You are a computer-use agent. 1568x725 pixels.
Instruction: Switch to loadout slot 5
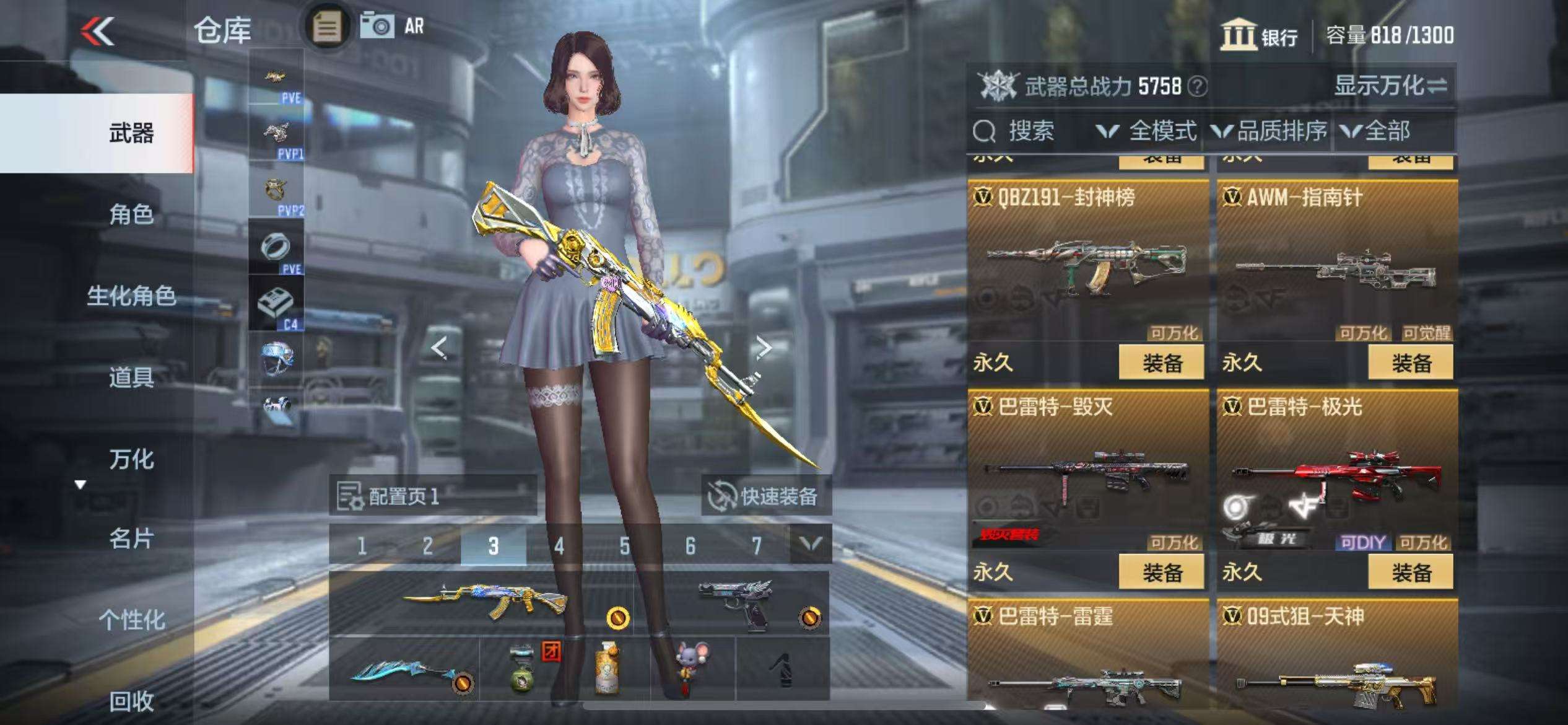(x=624, y=546)
